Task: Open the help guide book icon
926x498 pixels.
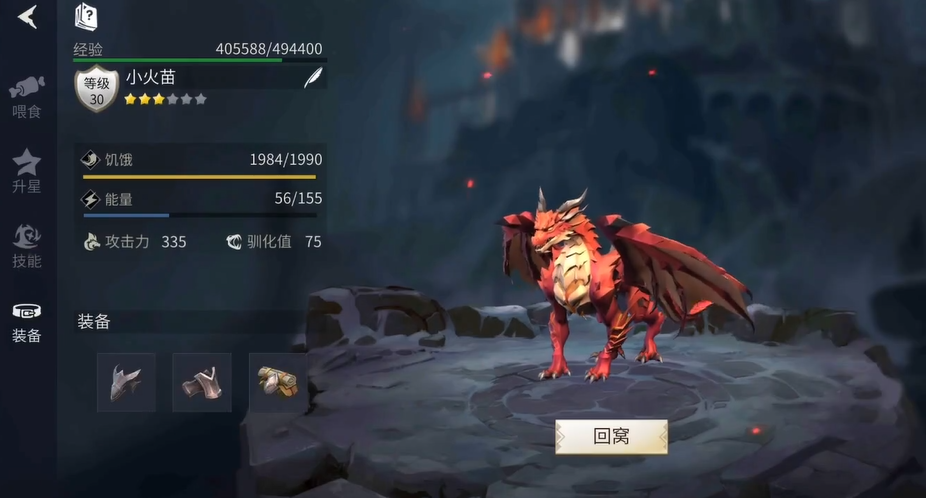Action: click(x=87, y=17)
